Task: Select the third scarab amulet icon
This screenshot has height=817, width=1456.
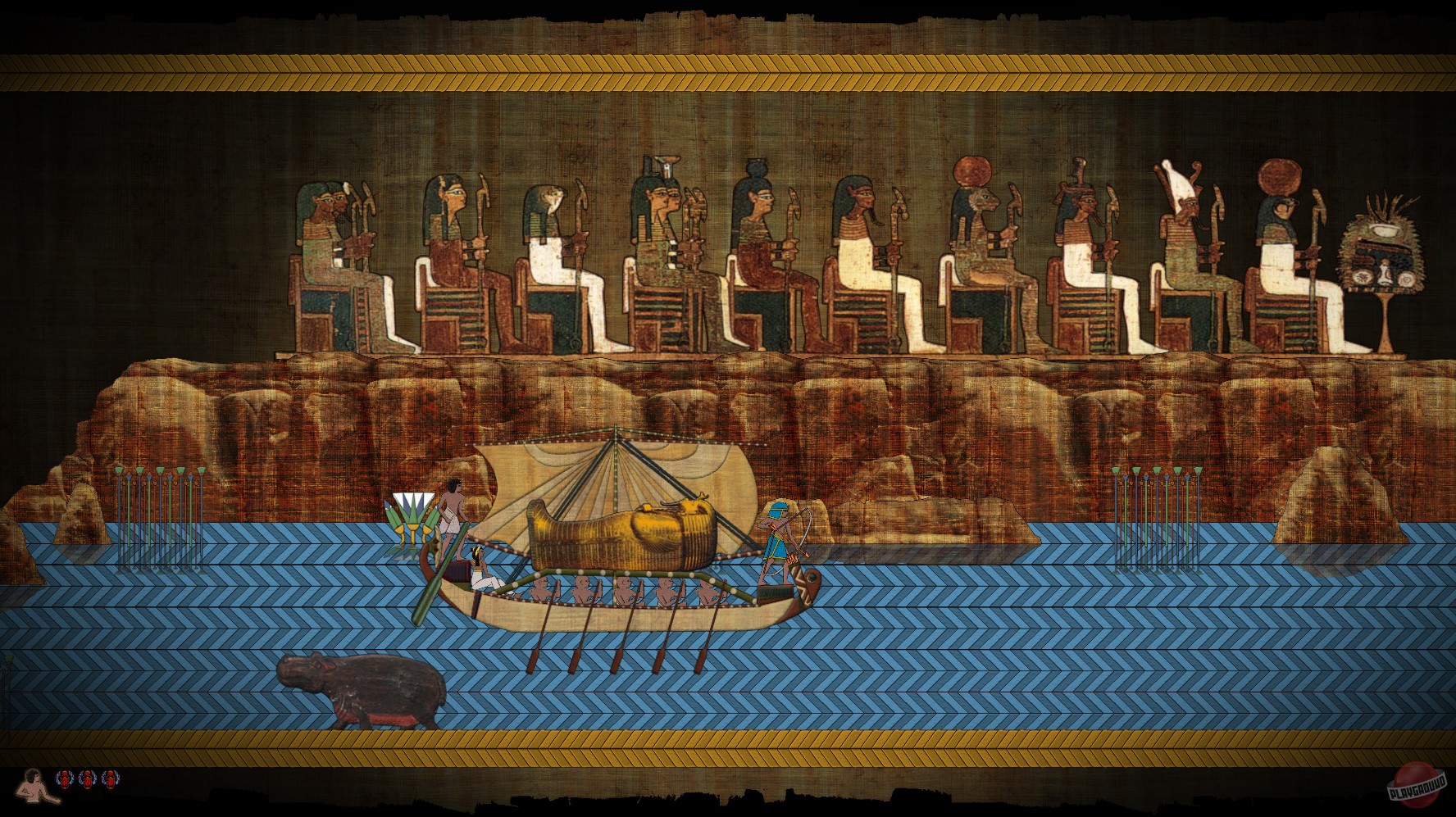Action: point(110,778)
